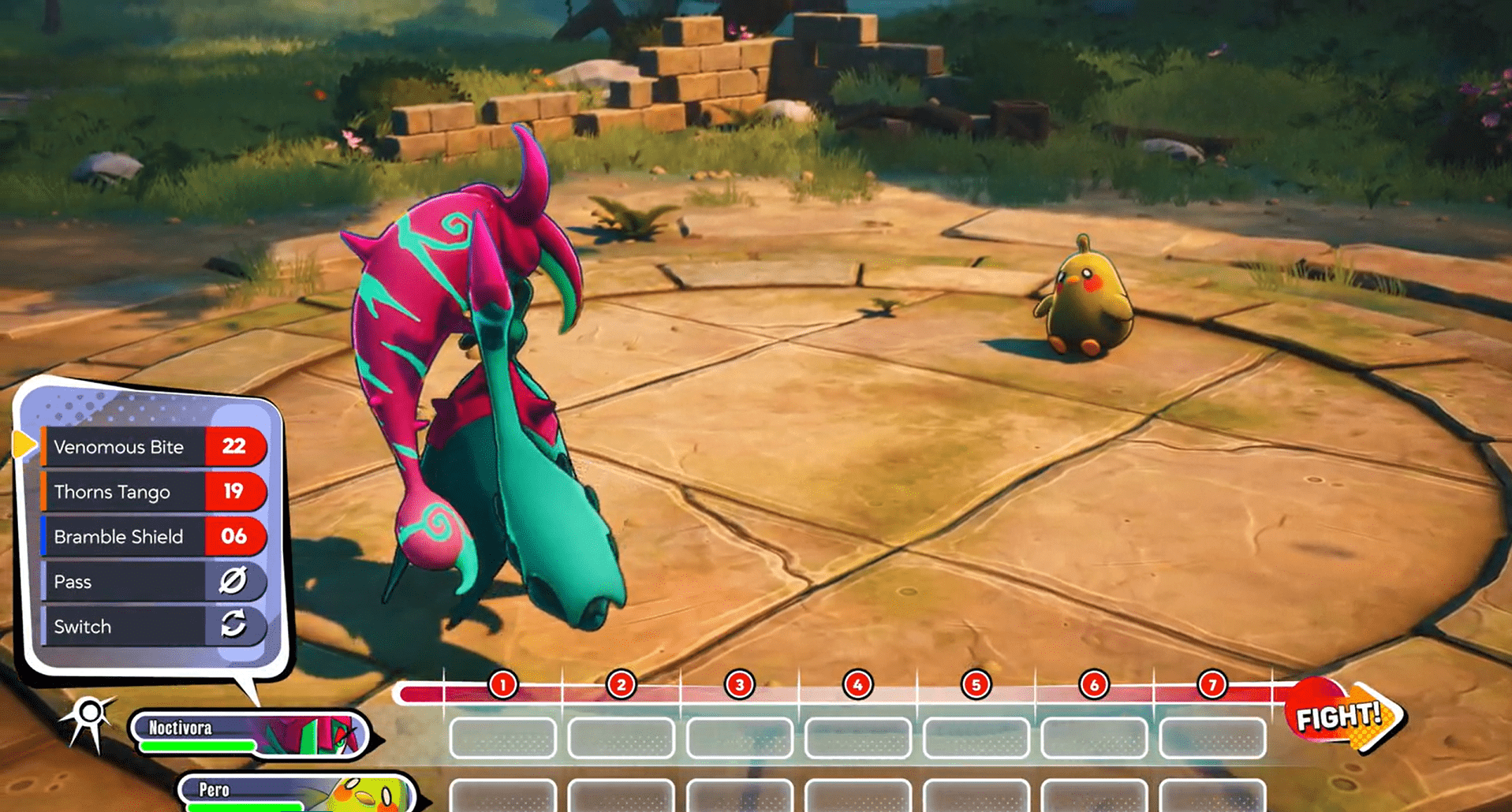Select the Pero creature panel
This screenshot has height=812, width=1512.
coord(296,793)
